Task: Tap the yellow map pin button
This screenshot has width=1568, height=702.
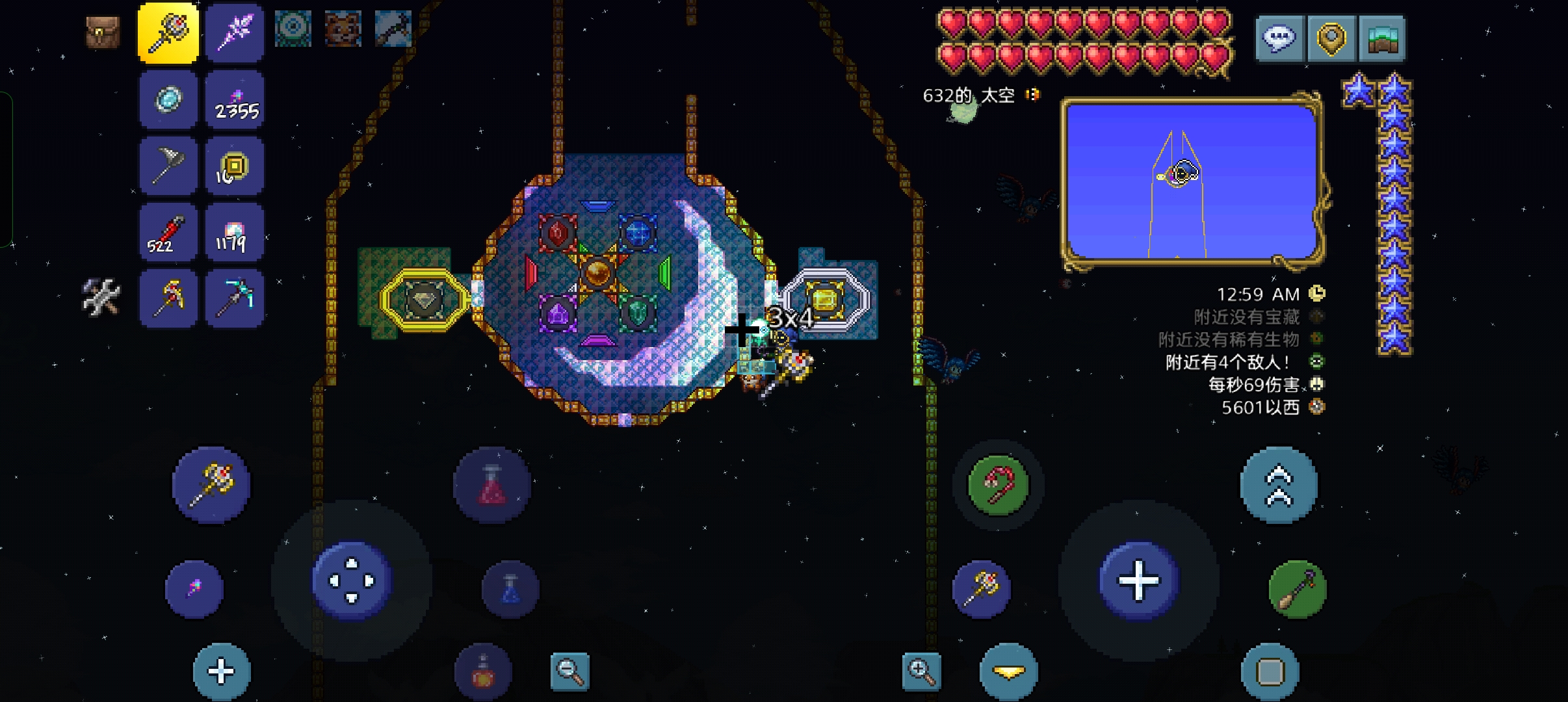Action: click(1329, 39)
